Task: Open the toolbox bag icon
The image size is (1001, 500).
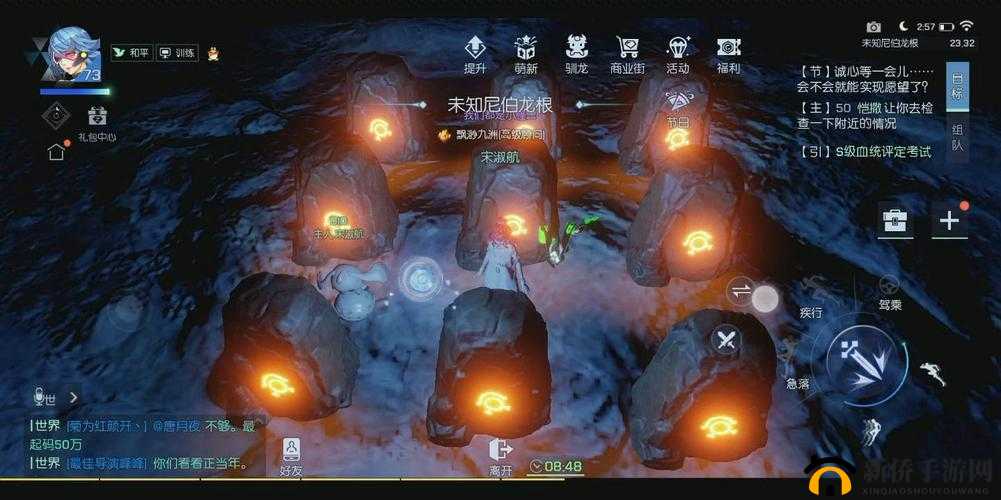Action: click(894, 221)
